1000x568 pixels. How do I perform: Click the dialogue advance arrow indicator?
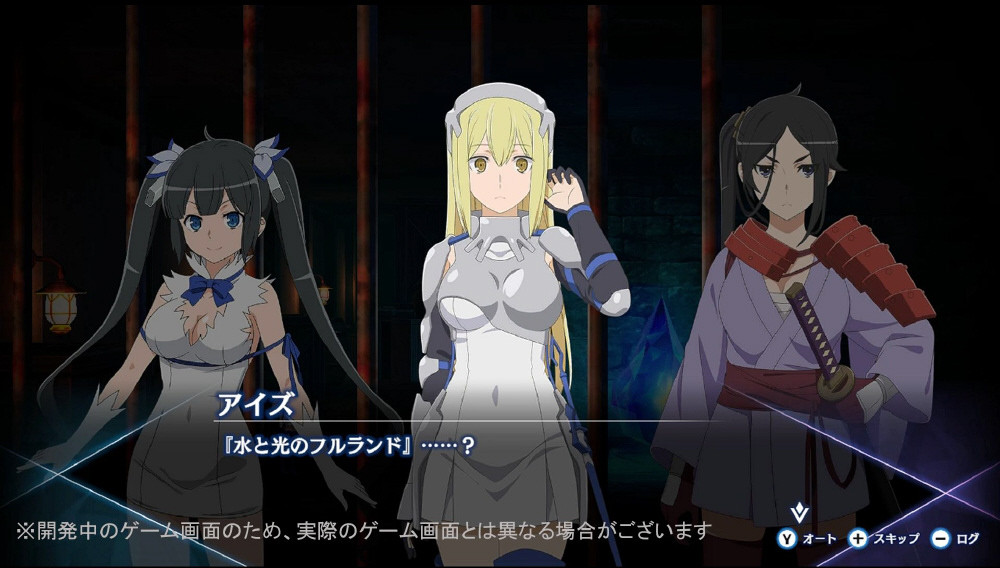pos(798,514)
